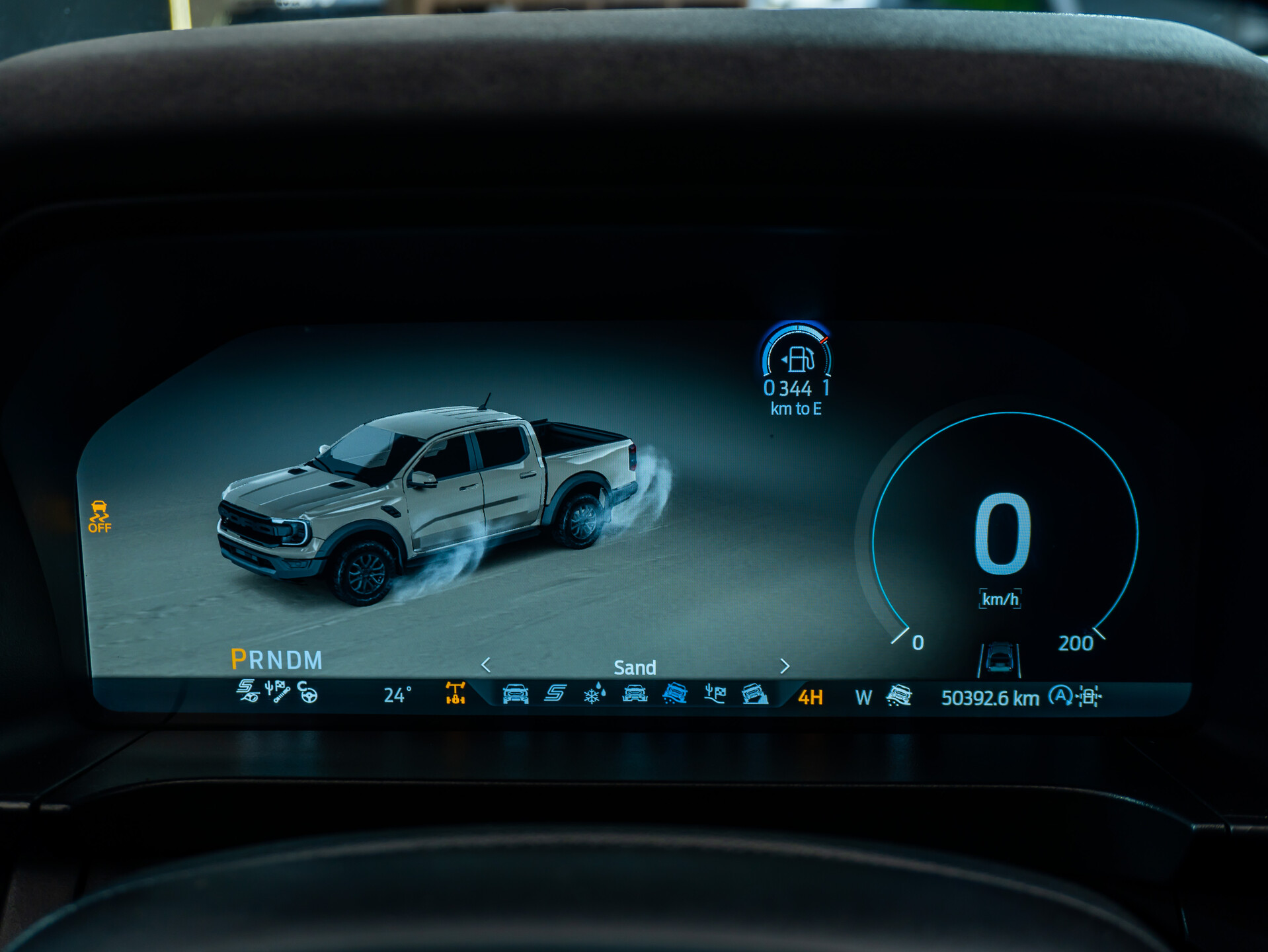Open the exhaust sound mode icon
The image size is (1268, 952).
pos(247,691)
